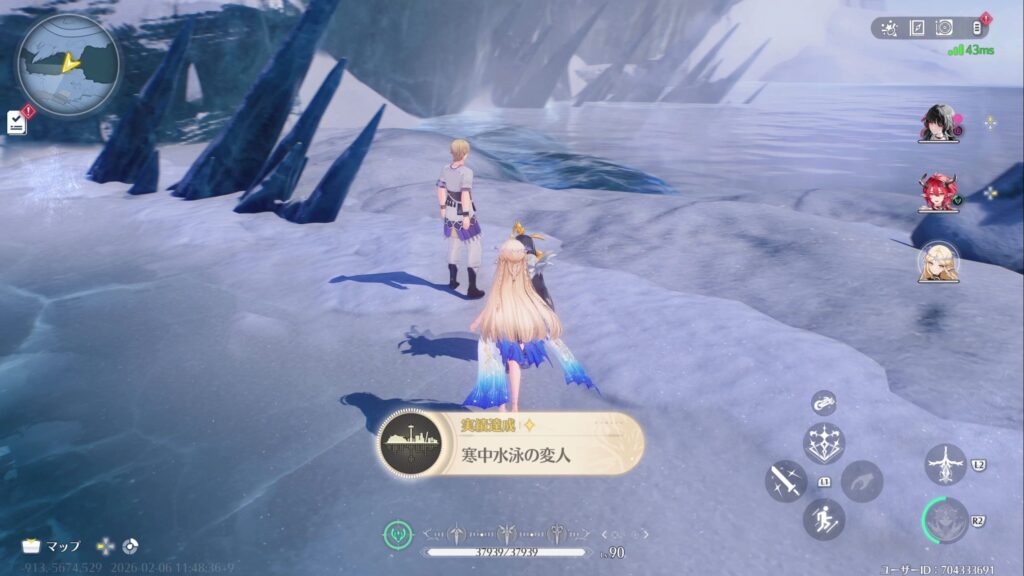Tap the sword basic attack button
The width and height of the screenshot is (1024, 576).
[x=786, y=481]
